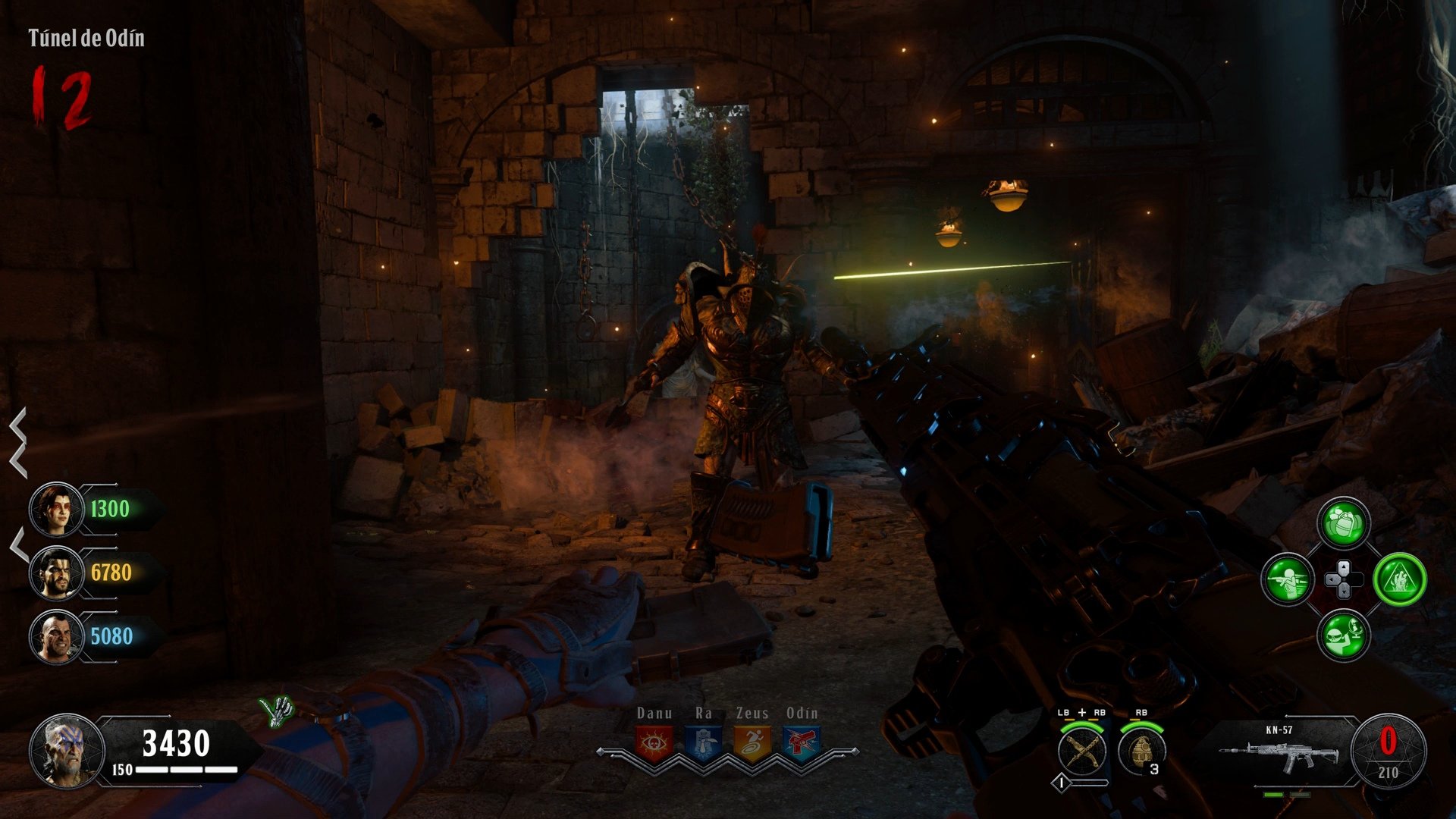Image resolution: width=1456 pixels, height=819 pixels.
Task: Select the Odín label above its banner
Action: 801,714
